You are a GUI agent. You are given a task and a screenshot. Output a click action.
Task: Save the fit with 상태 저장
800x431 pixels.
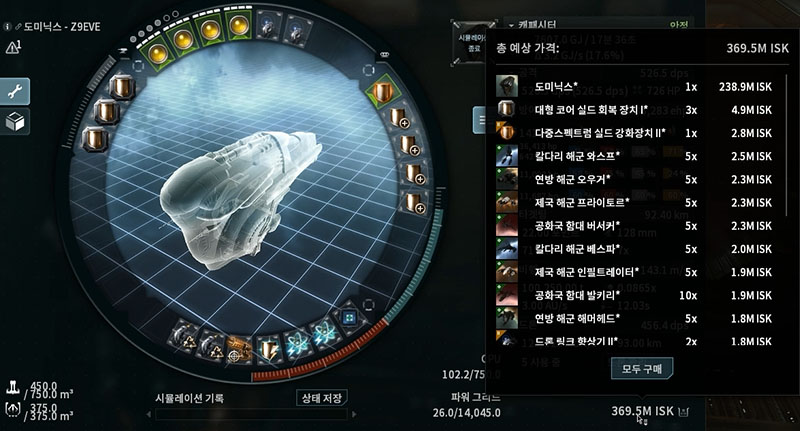[322, 397]
